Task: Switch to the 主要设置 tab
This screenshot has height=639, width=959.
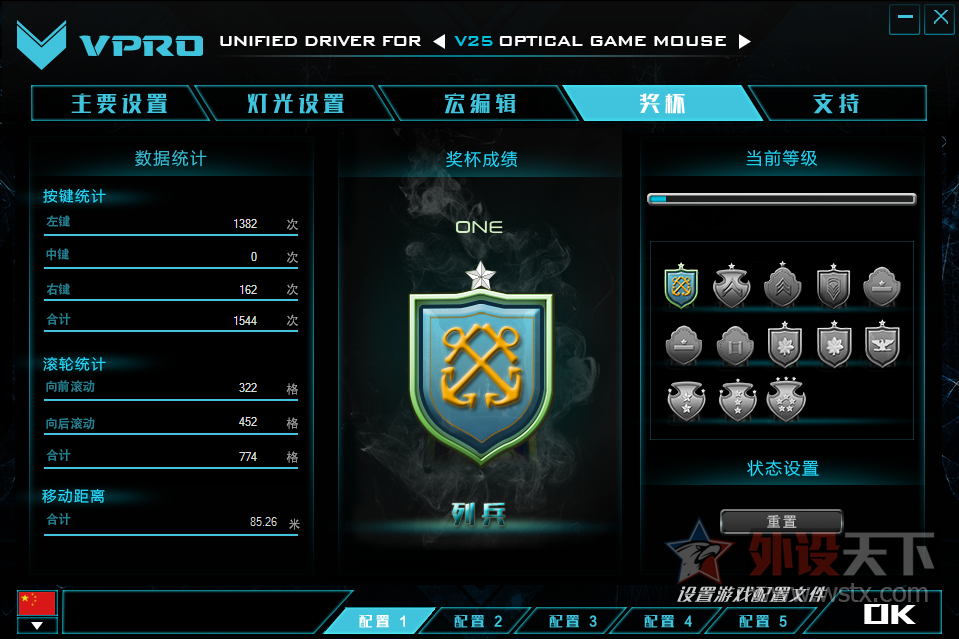Action: click(118, 104)
